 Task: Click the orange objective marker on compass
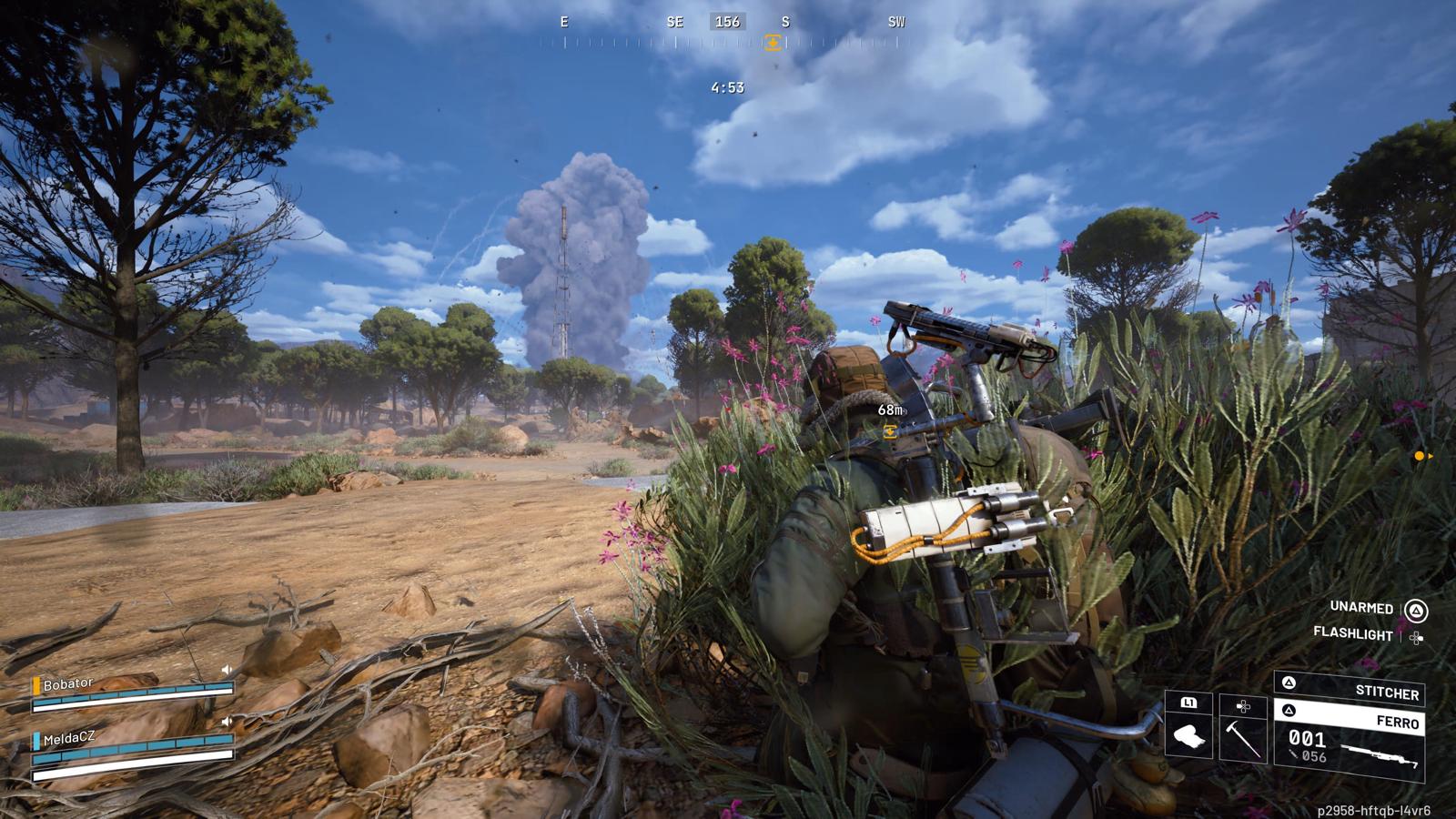(x=773, y=43)
